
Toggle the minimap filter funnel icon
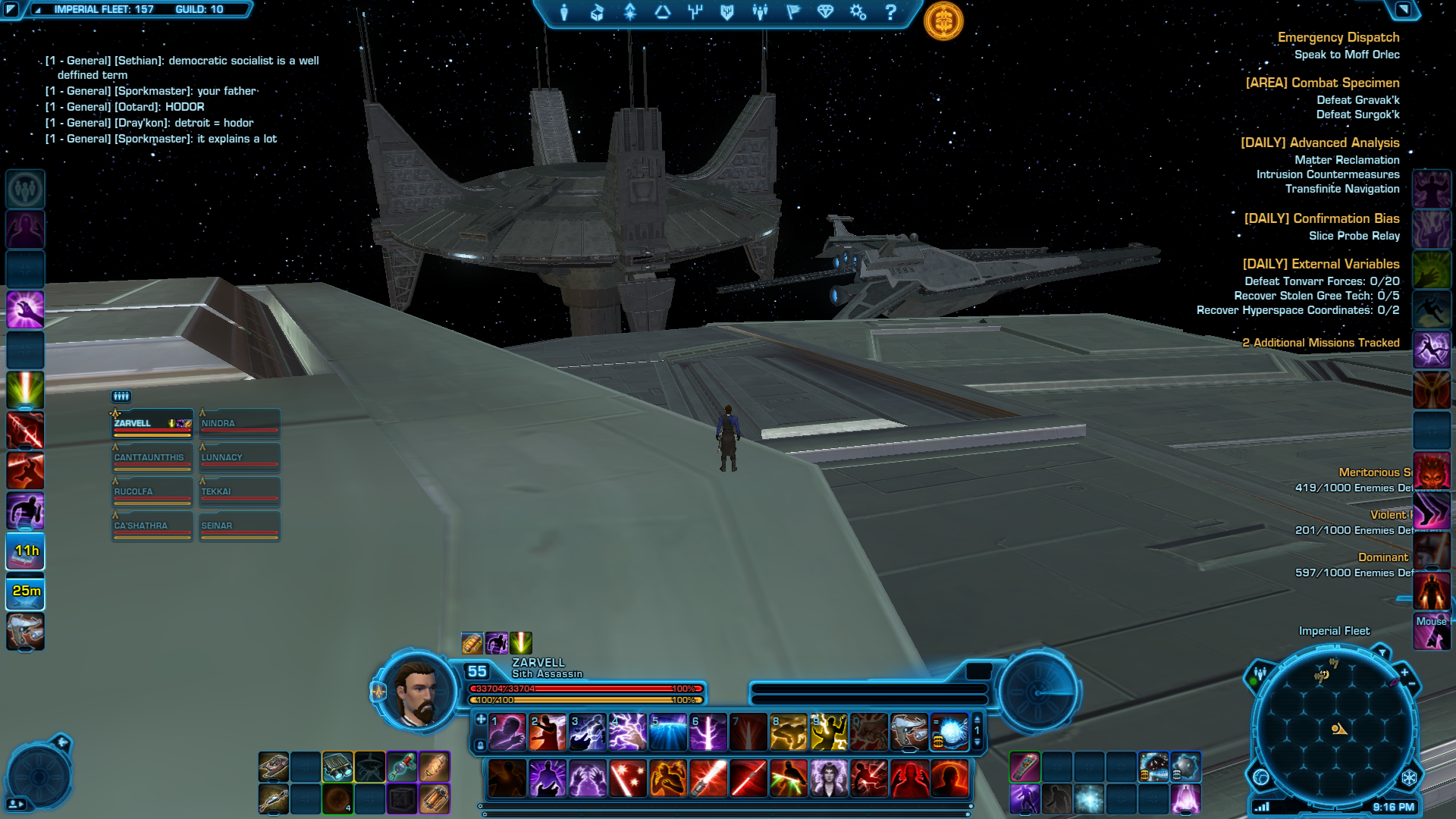click(x=1382, y=652)
